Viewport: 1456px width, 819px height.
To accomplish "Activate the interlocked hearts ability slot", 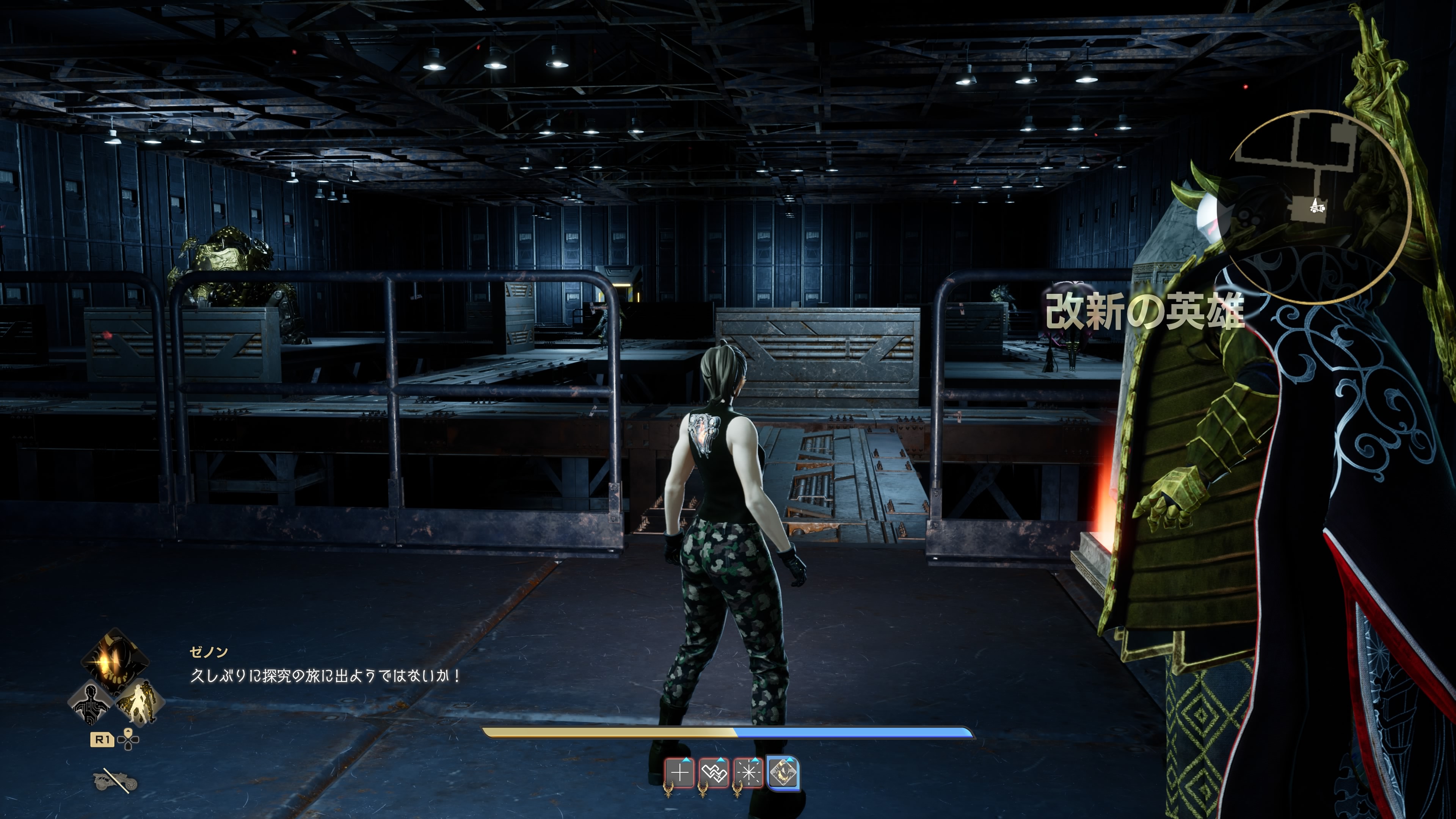I will click(714, 773).
